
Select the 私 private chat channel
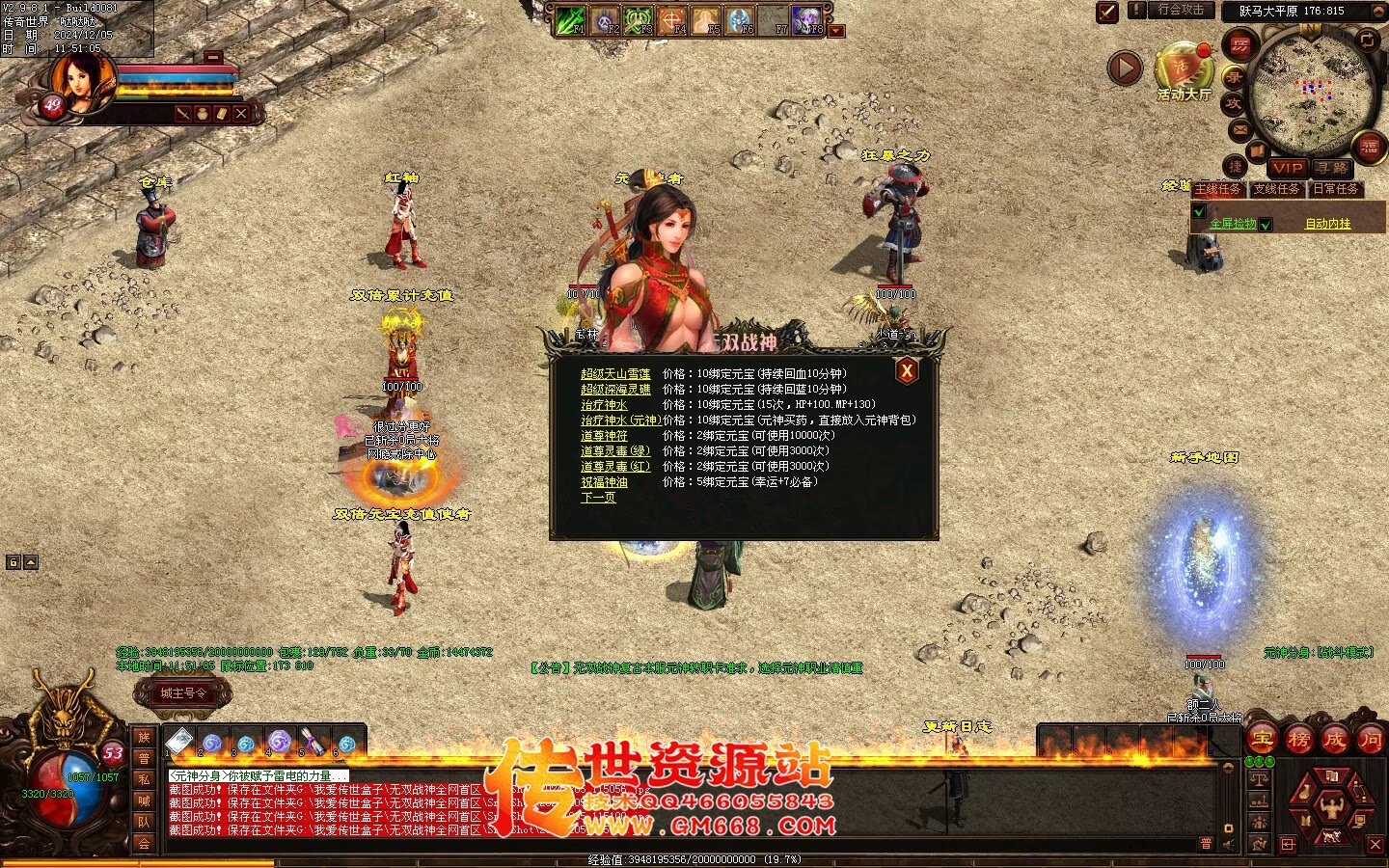[144, 778]
